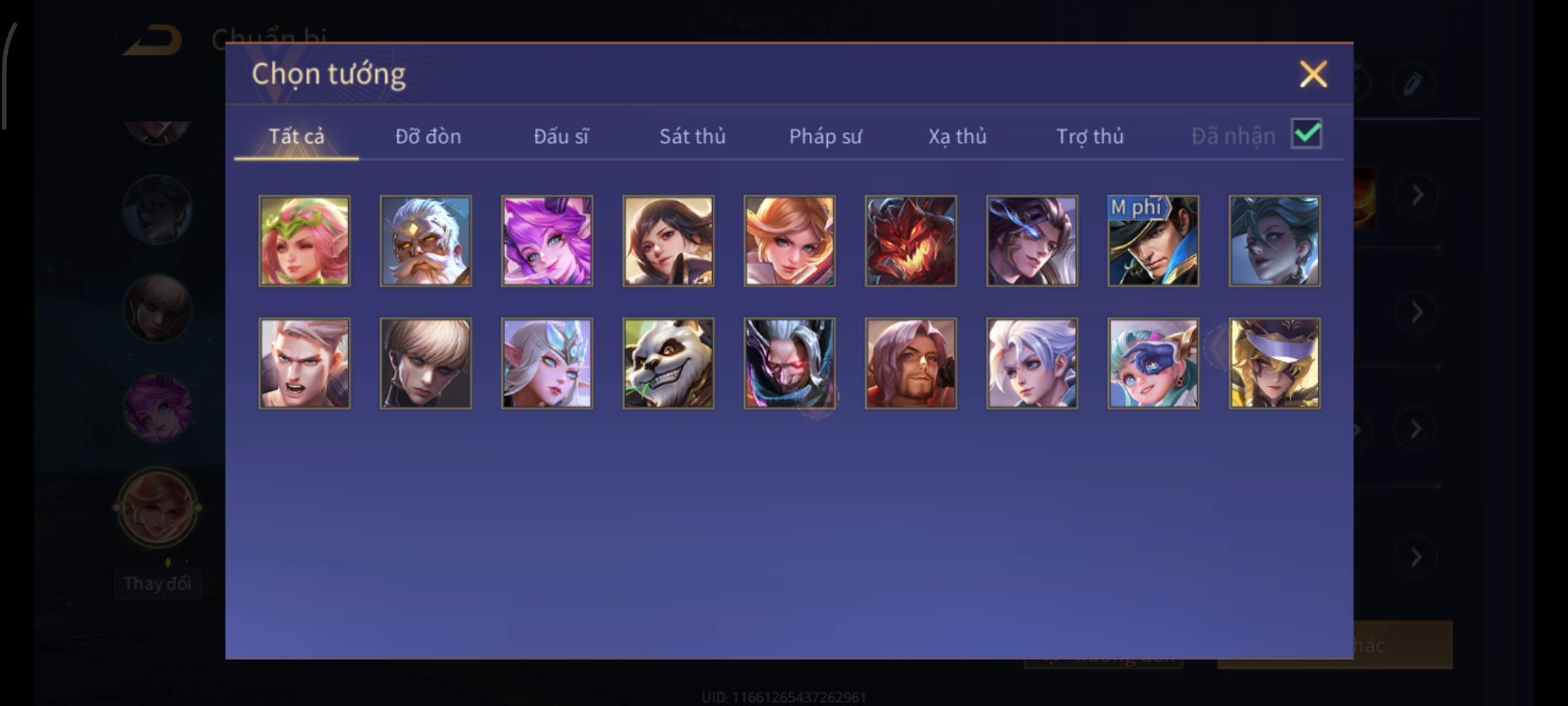1568x706 pixels.
Task: Select the white-bearded old man hero
Action: pyautogui.click(x=425, y=241)
